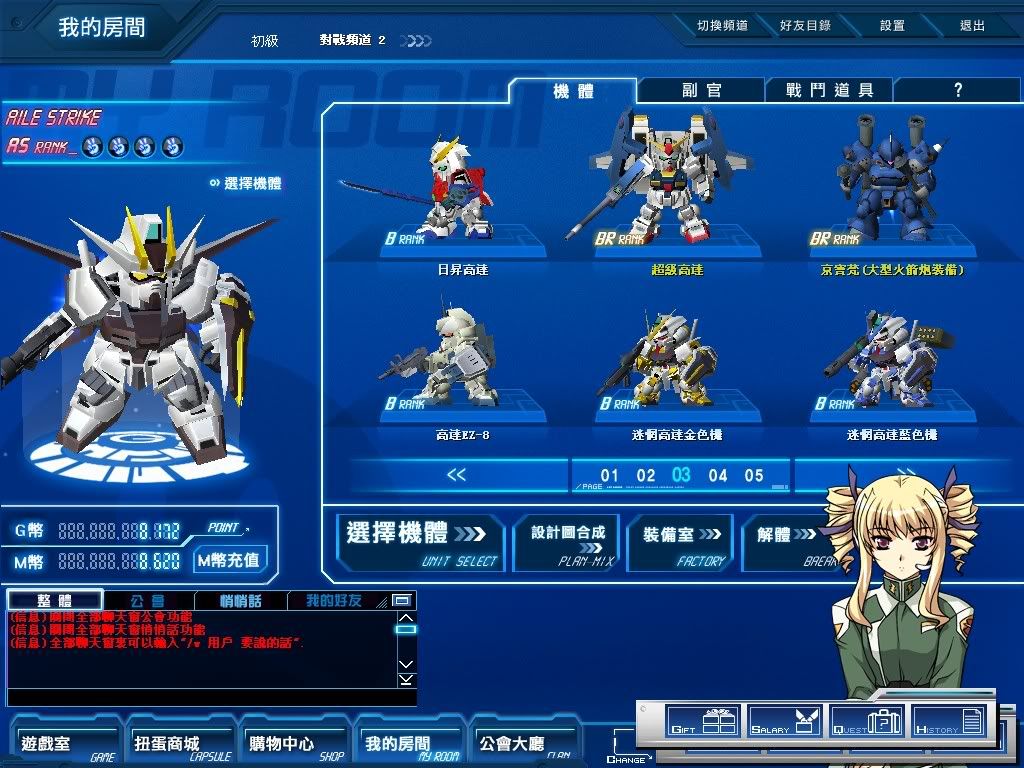The height and width of the screenshot is (768, 1024).
Task: Open the 好友目錄 friends list
Action: tap(805, 26)
